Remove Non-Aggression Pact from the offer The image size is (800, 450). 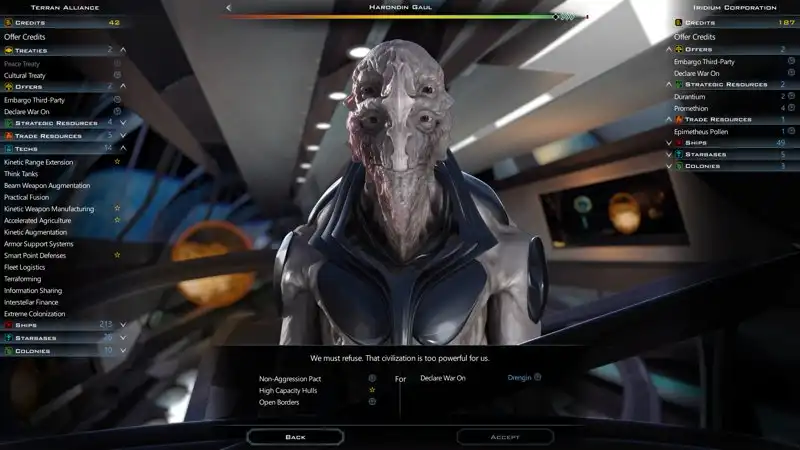pyautogui.click(x=290, y=379)
